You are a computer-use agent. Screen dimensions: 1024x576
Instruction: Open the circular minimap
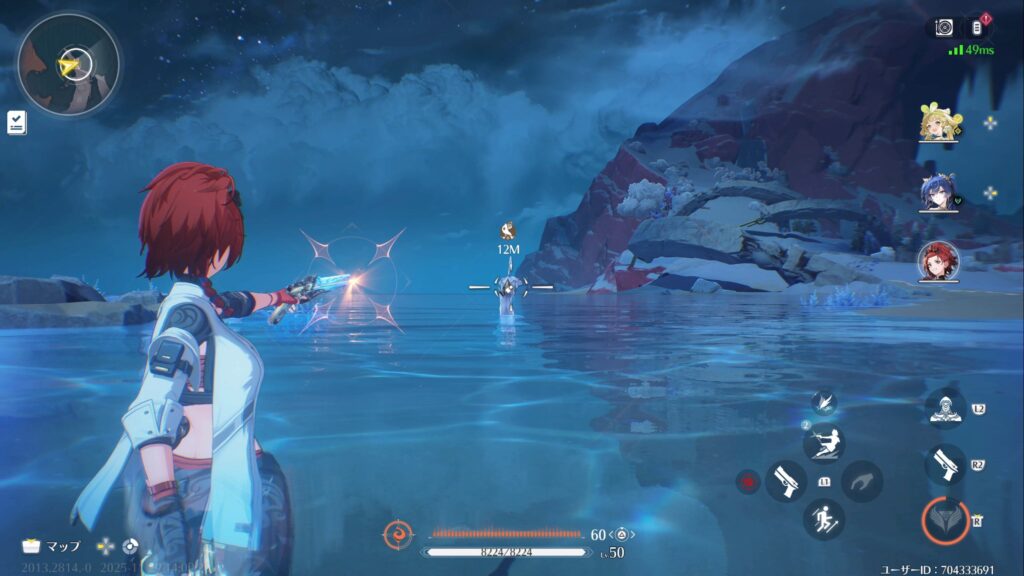click(68, 65)
